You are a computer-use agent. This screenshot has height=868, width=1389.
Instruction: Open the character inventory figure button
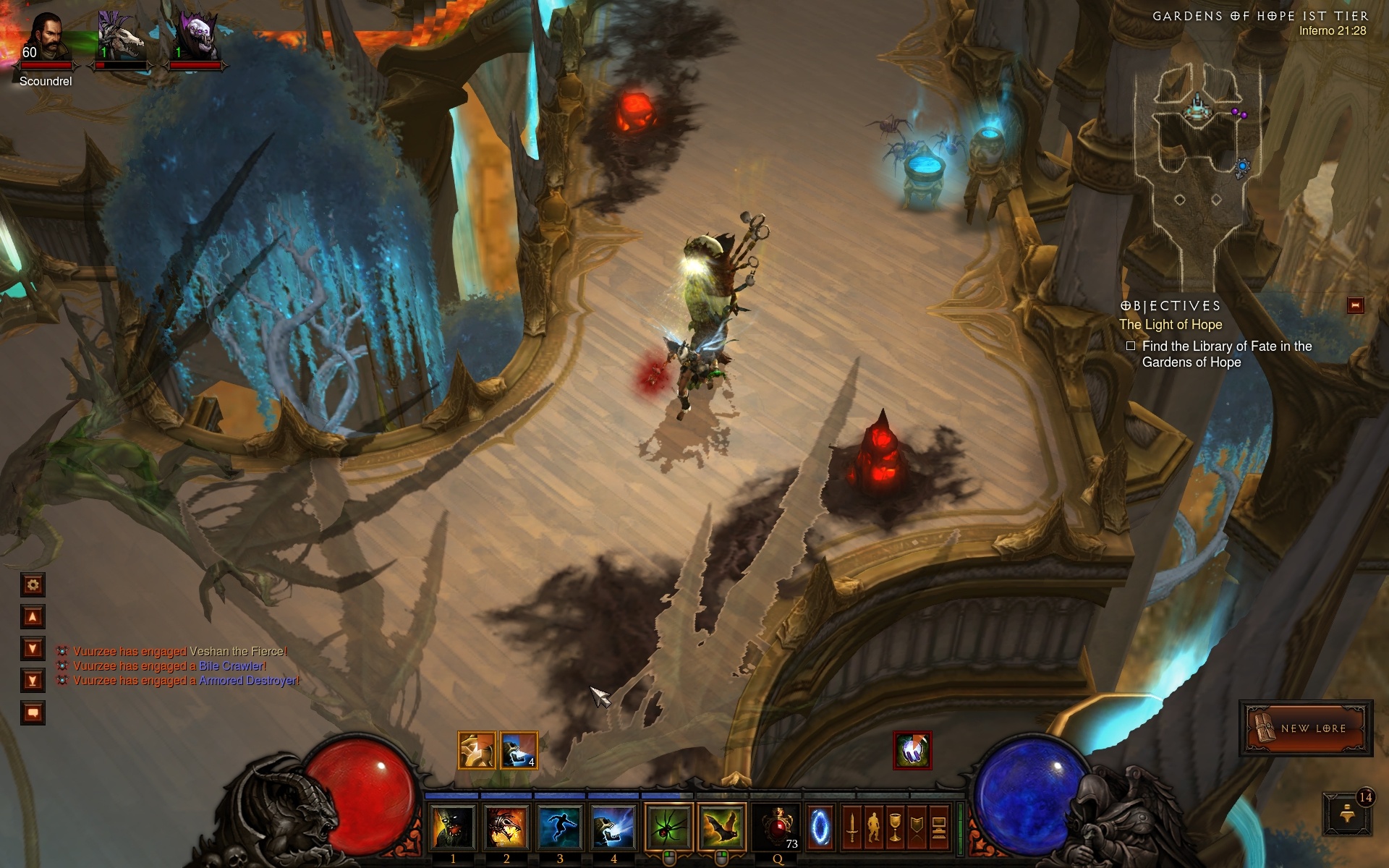tap(874, 827)
